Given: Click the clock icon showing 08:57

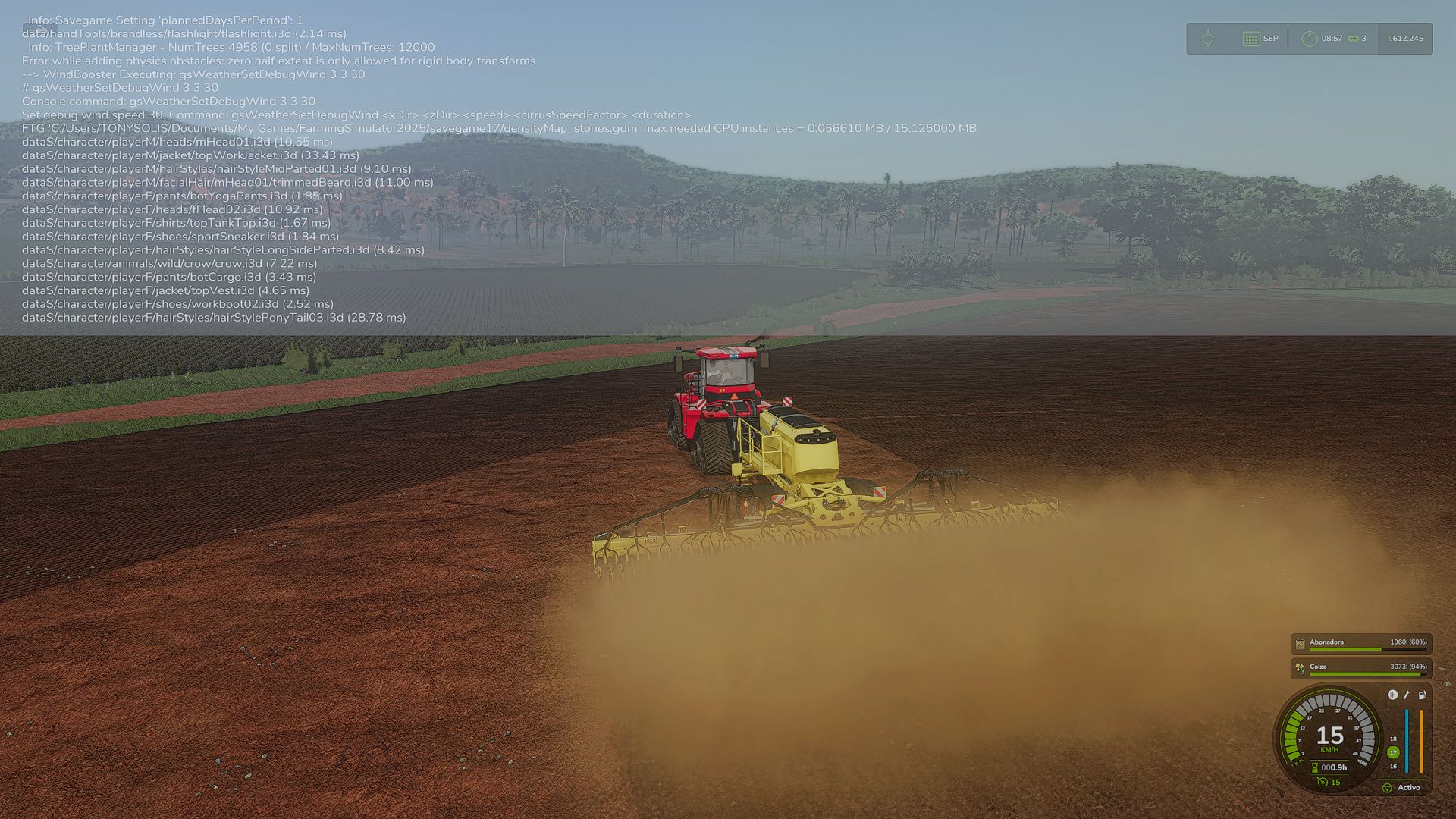Looking at the screenshot, I should [x=1310, y=39].
